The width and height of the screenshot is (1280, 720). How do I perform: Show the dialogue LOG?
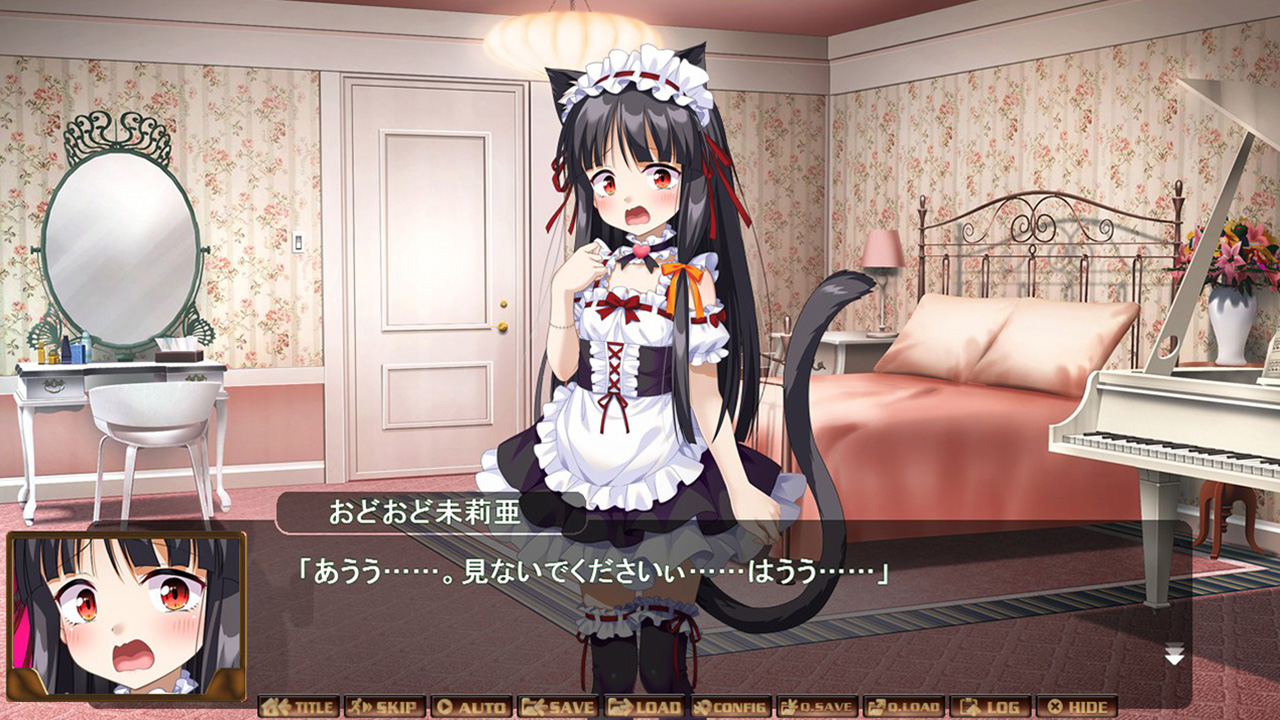coord(990,707)
